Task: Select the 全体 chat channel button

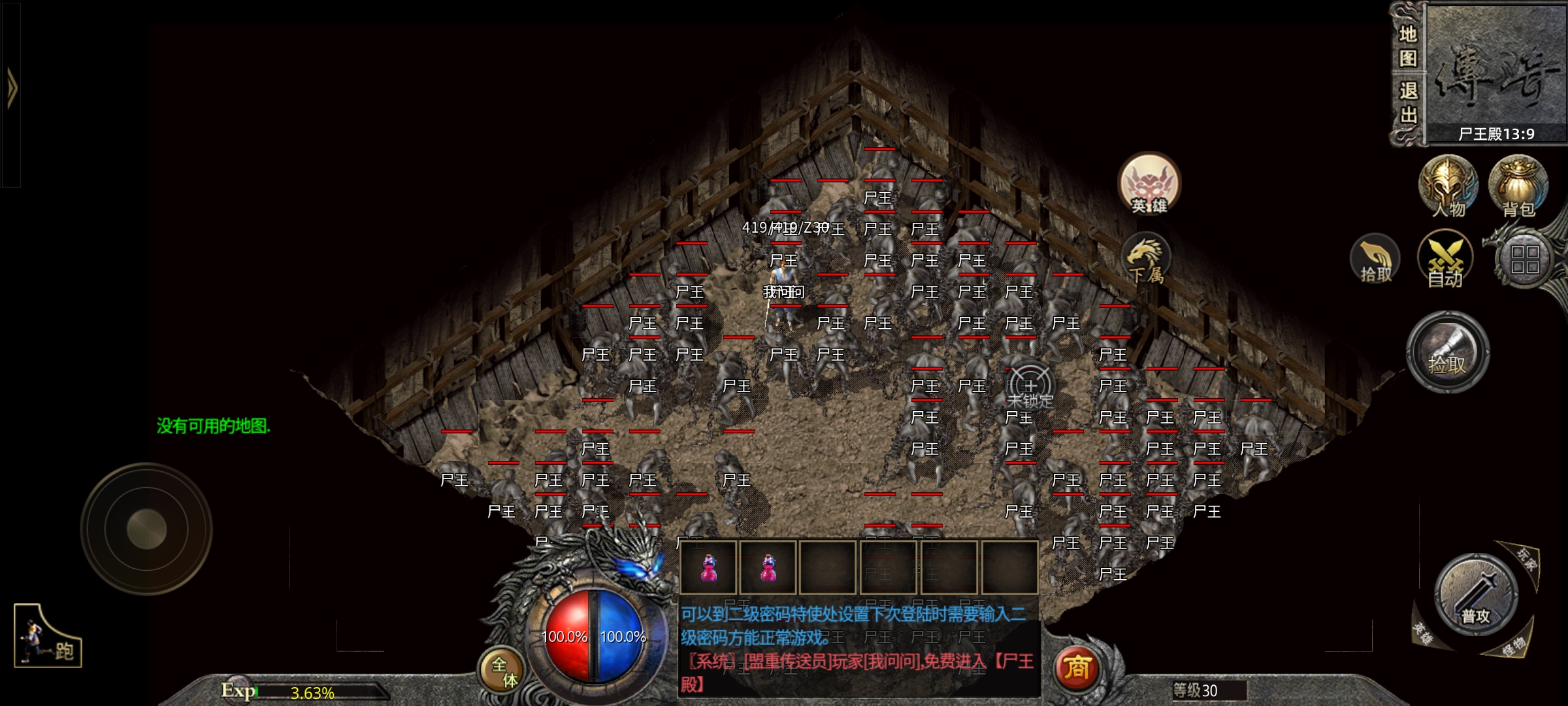Action: (x=504, y=672)
